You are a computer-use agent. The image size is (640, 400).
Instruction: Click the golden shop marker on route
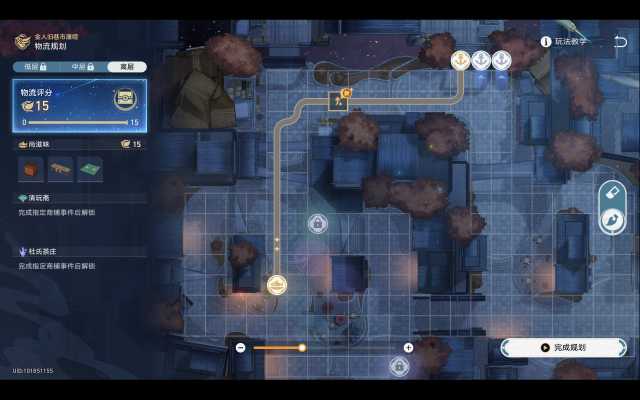(277, 285)
